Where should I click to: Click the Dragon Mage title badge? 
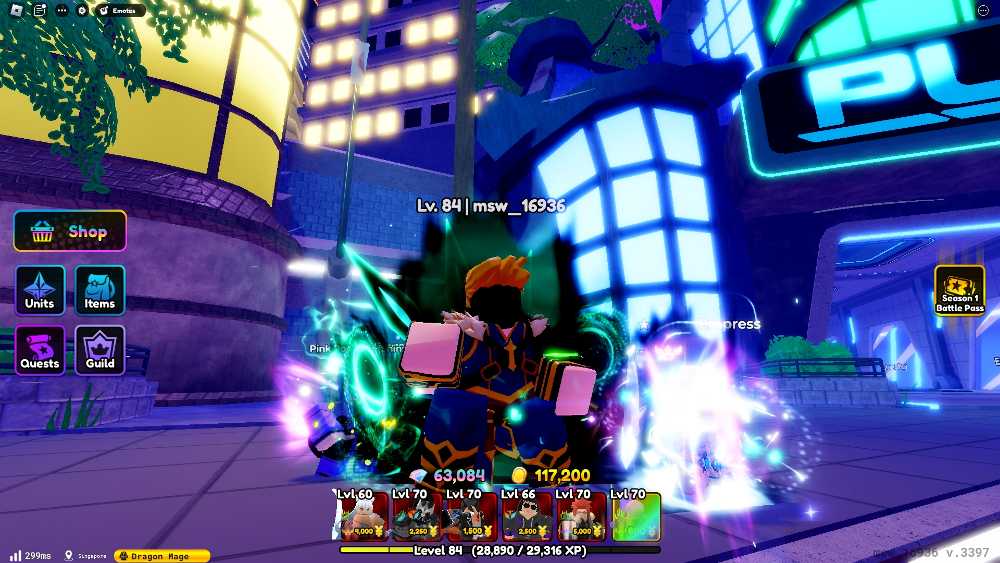(162, 555)
